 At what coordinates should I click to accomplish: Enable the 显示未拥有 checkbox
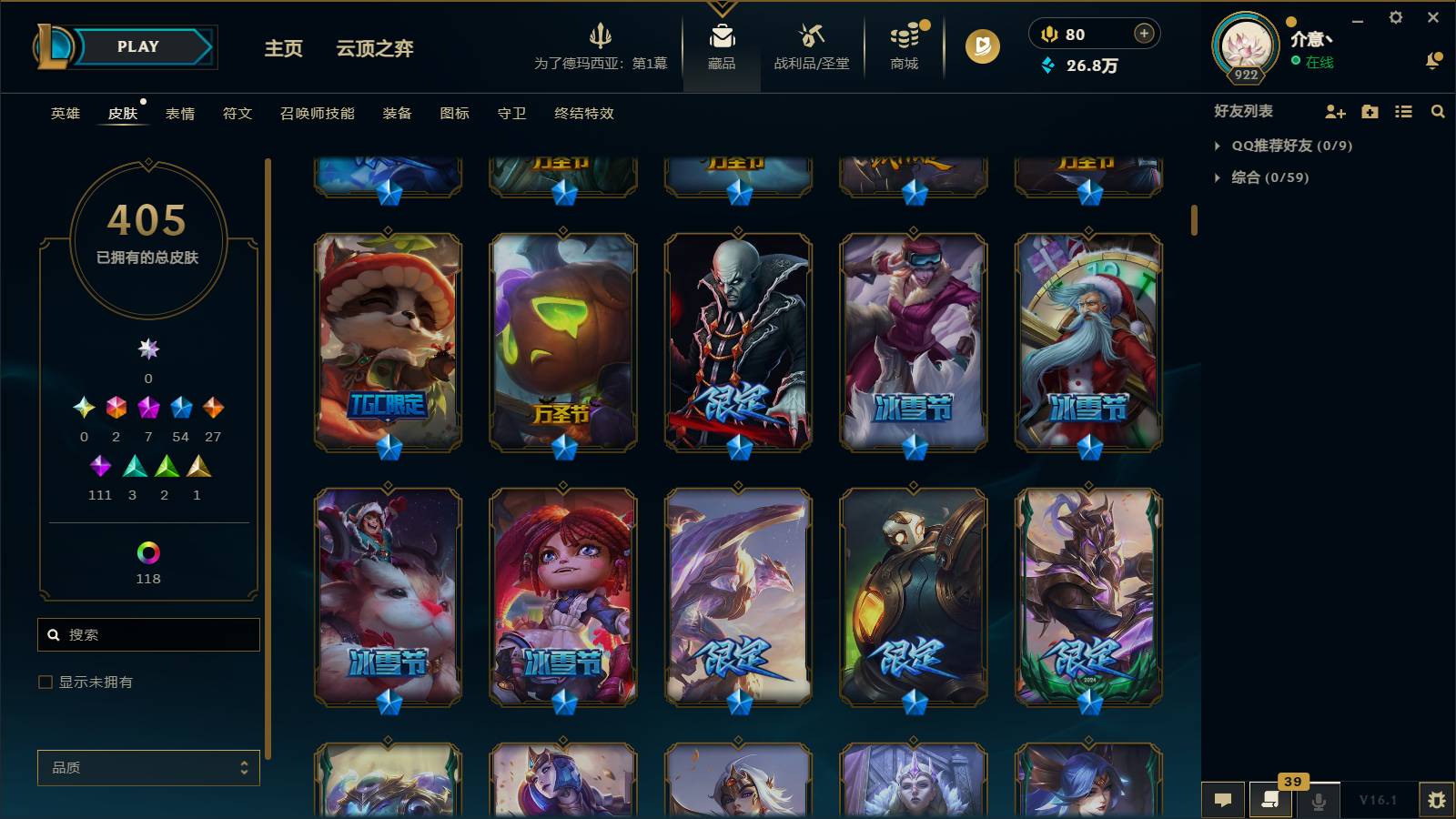44,682
